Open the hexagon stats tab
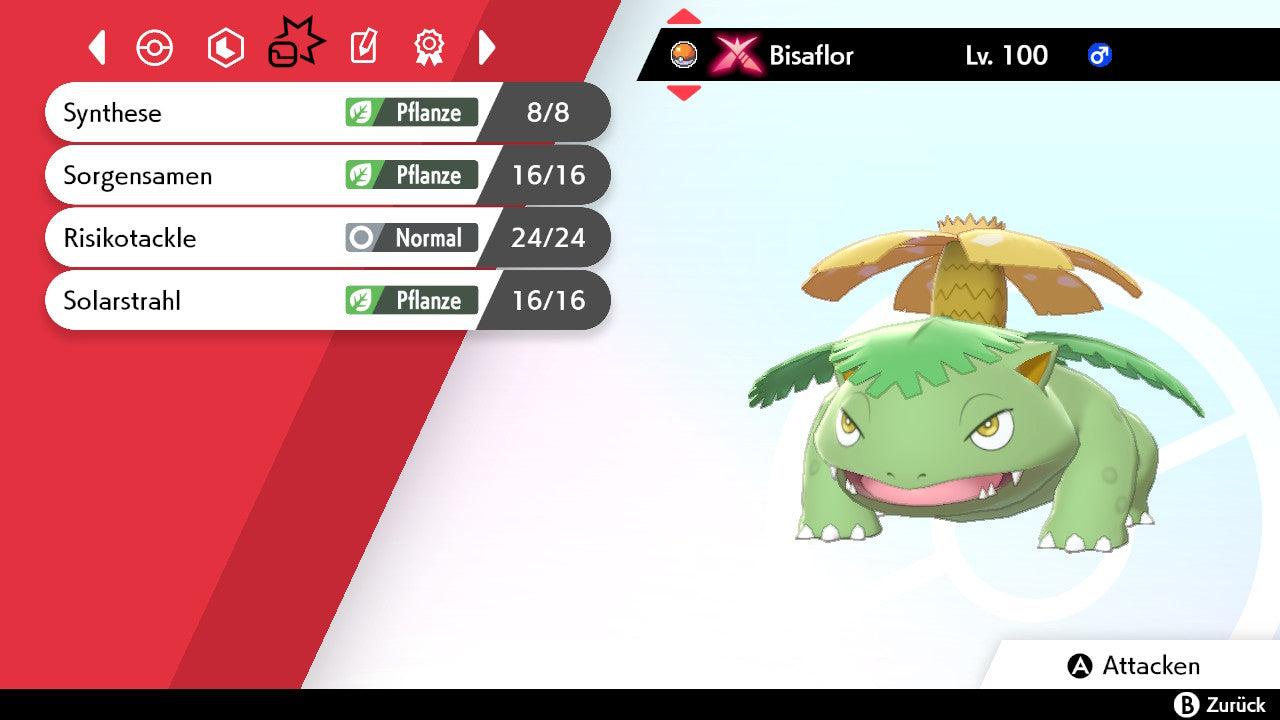This screenshot has height=720, width=1280. (225, 48)
